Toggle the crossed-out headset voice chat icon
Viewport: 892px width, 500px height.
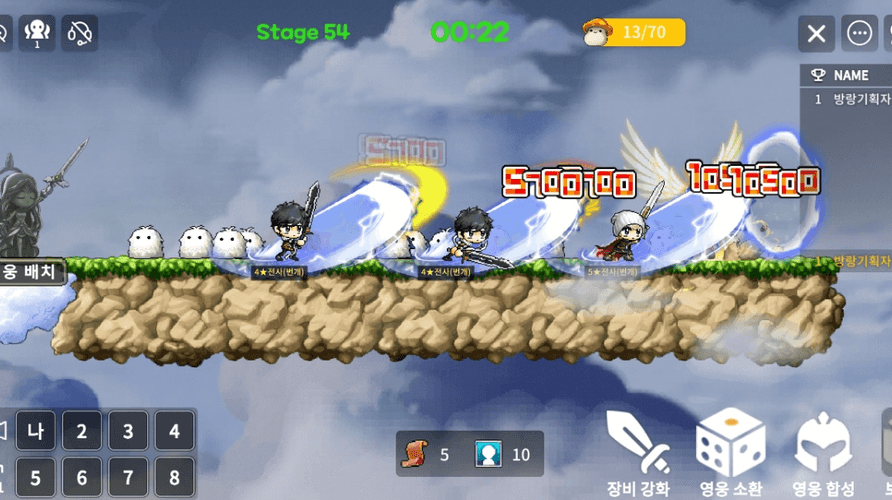[80, 33]
